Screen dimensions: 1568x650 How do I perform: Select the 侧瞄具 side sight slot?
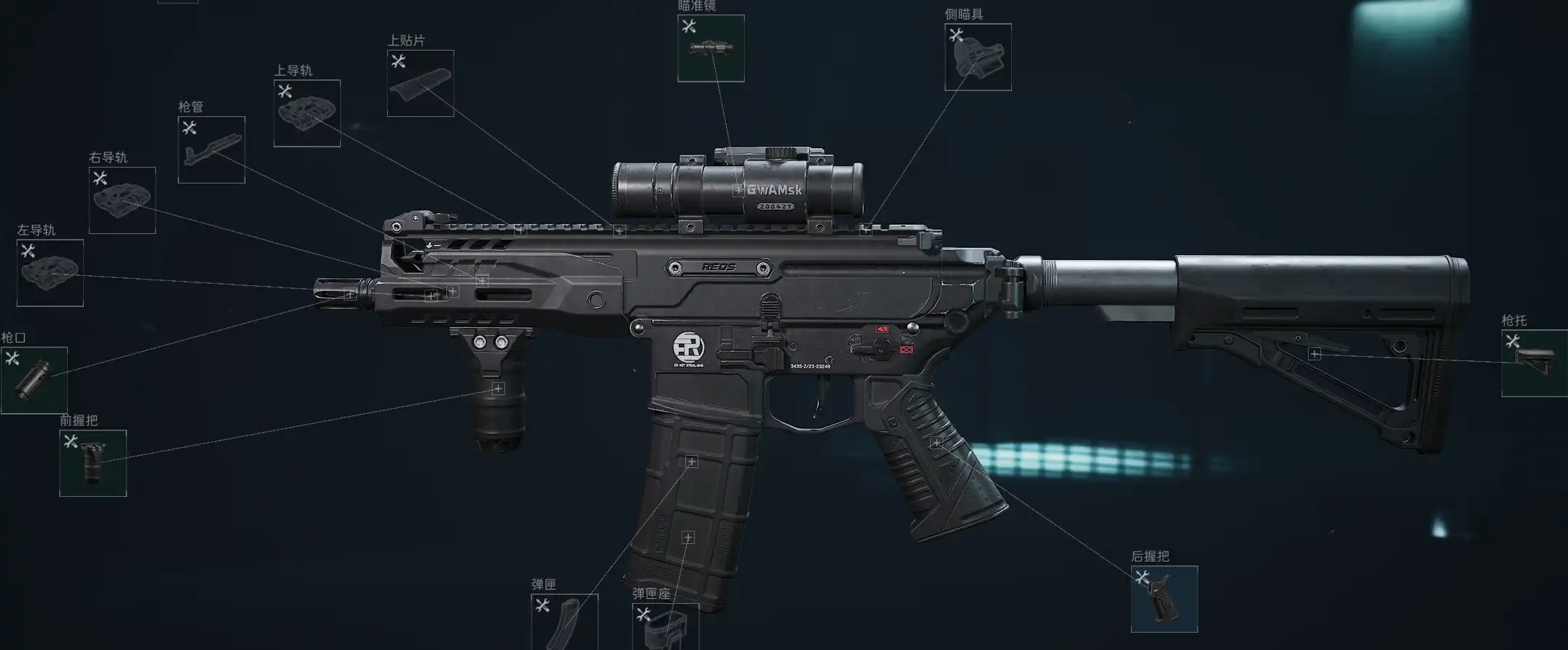coord(978,57)
